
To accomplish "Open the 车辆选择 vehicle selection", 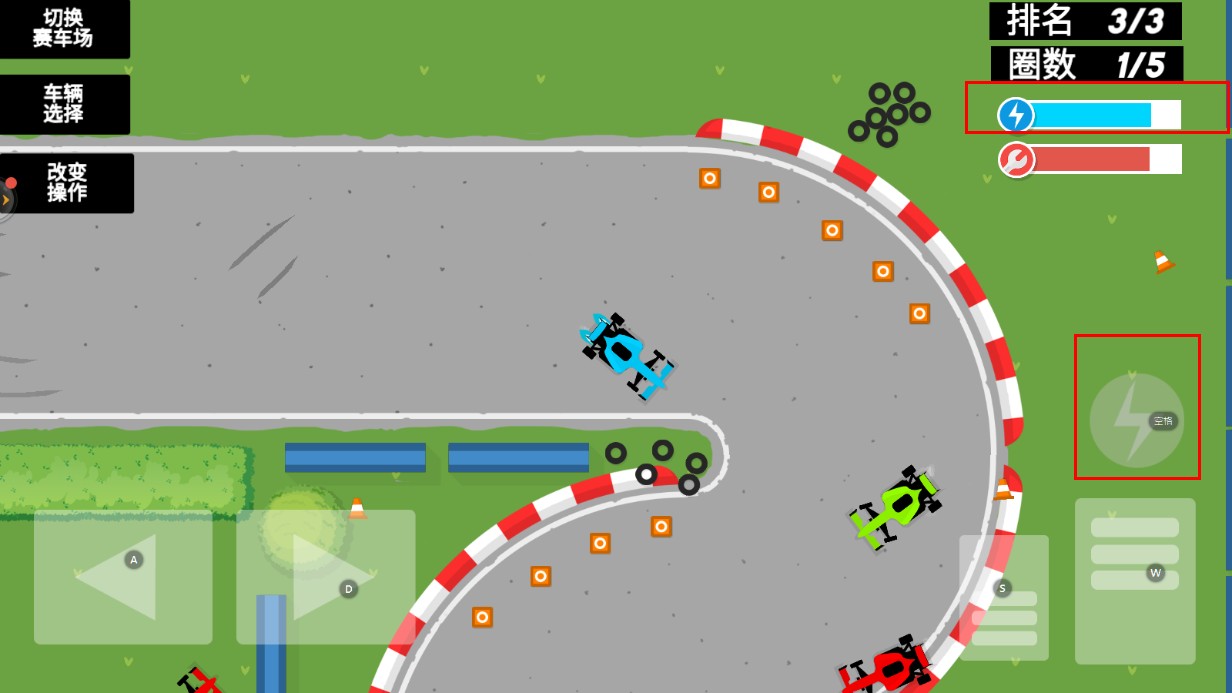I will click(x=64, y=104).
